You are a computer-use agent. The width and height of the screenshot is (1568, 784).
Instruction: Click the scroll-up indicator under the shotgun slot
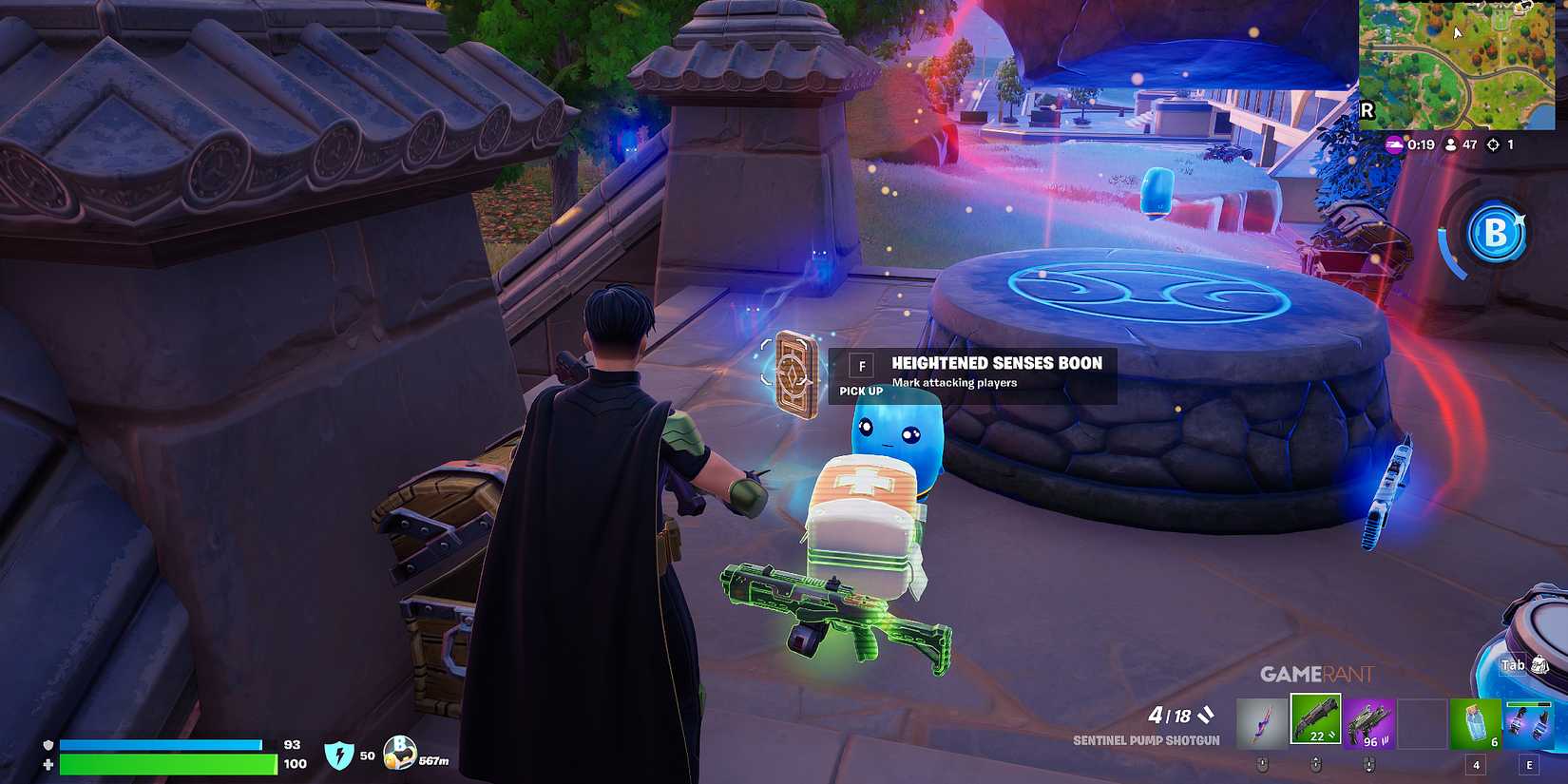(x=1316, y=762)
